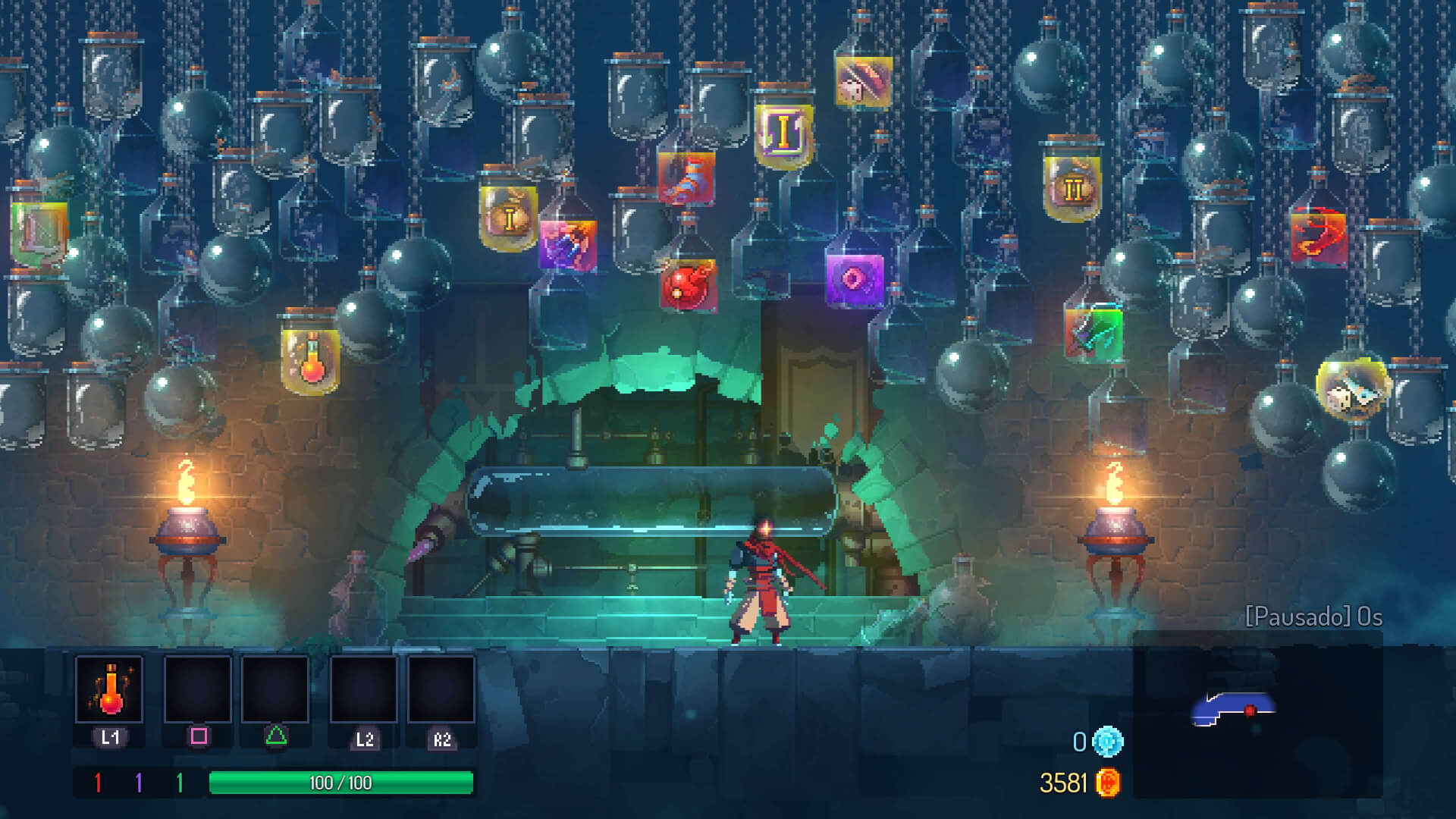Select the health flask slot

(109, 689)
